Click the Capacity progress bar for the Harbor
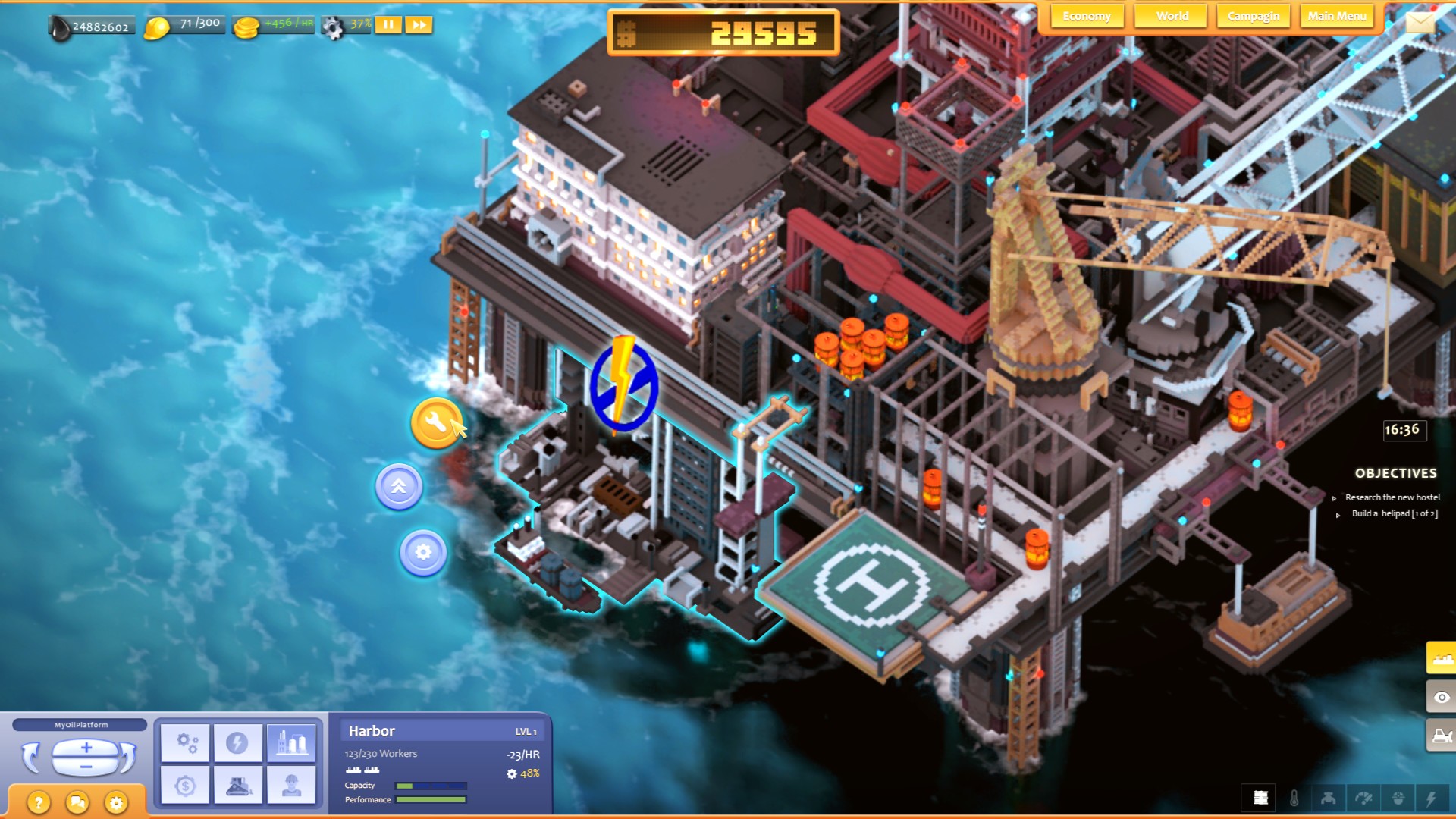This screenshot has width=1456, height=819. click(432, 786)
